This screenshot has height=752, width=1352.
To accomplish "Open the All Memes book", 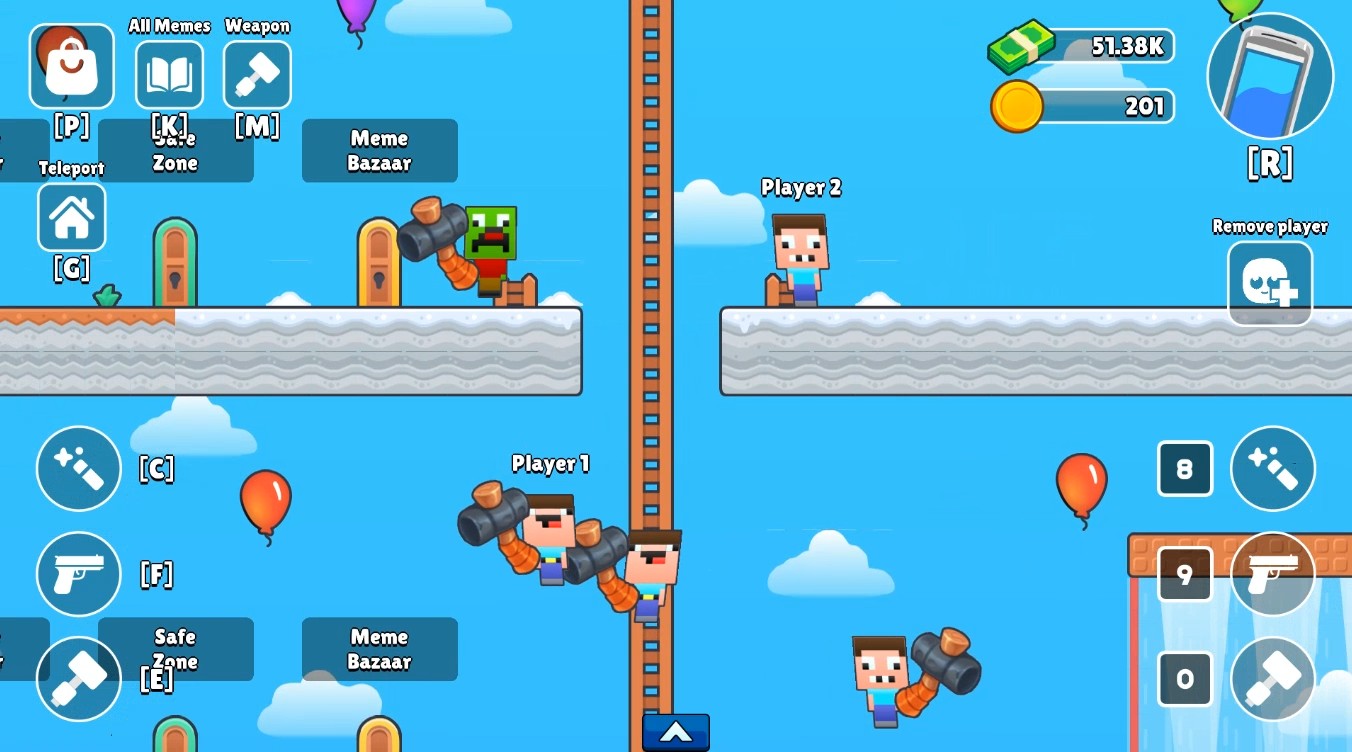I will tap(169, 75).
